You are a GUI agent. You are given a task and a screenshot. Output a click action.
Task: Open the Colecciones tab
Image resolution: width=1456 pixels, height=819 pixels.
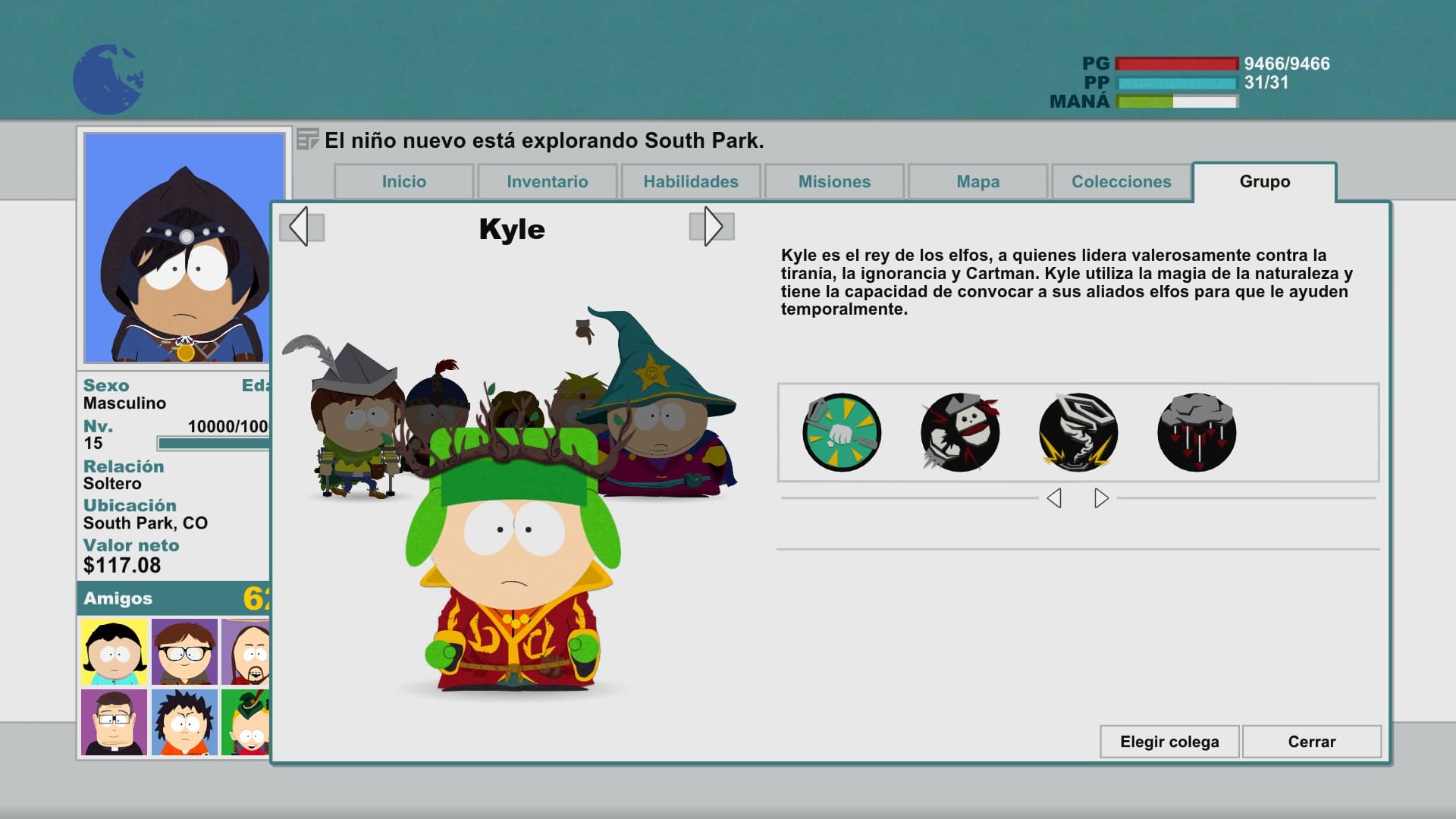[x=1121, y=182]
